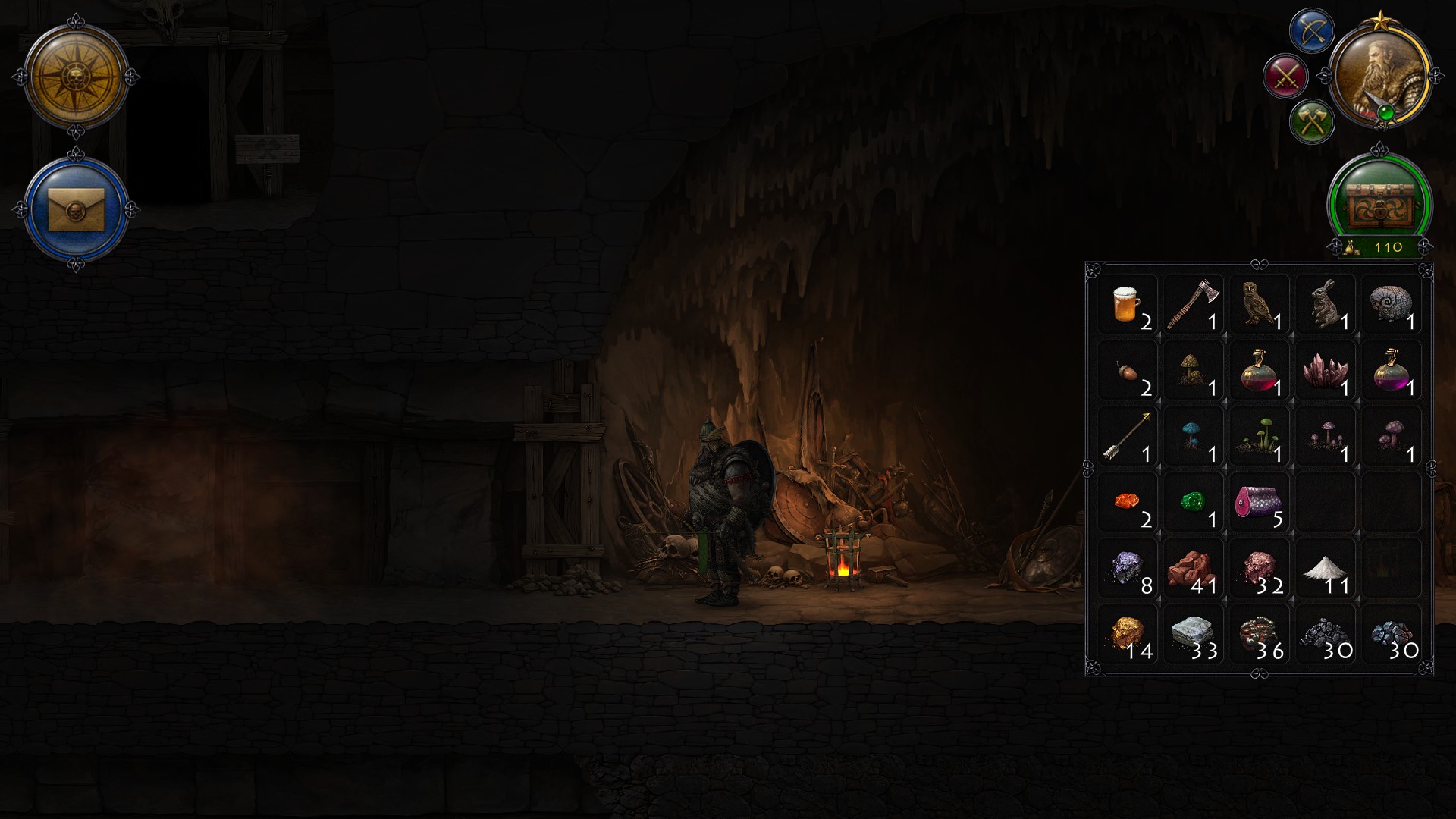Viewport: 1456px width, 819px height.
Task: Select the acorn inventory slot
Action: pyautogui.click(x=1128, y=372)
